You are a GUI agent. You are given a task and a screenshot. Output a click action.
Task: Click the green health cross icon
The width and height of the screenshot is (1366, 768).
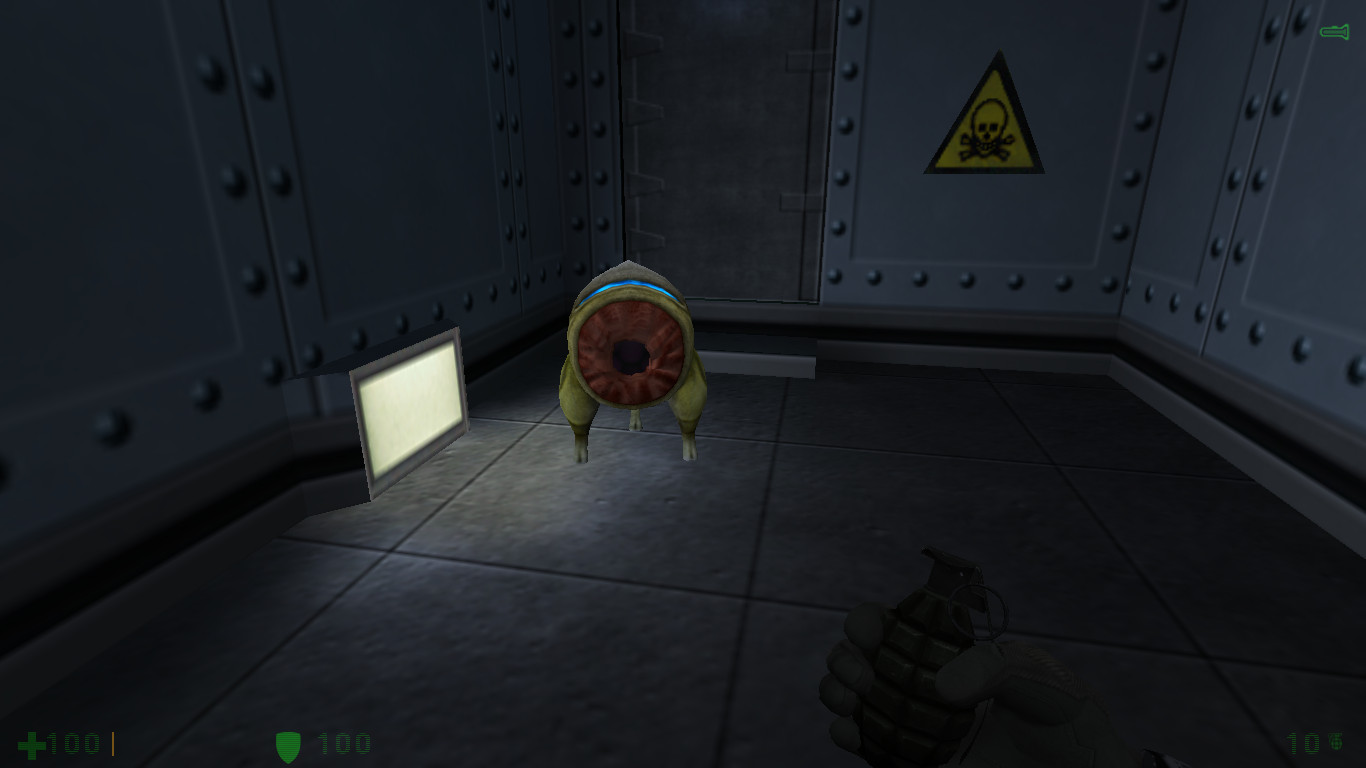point(32,743)
